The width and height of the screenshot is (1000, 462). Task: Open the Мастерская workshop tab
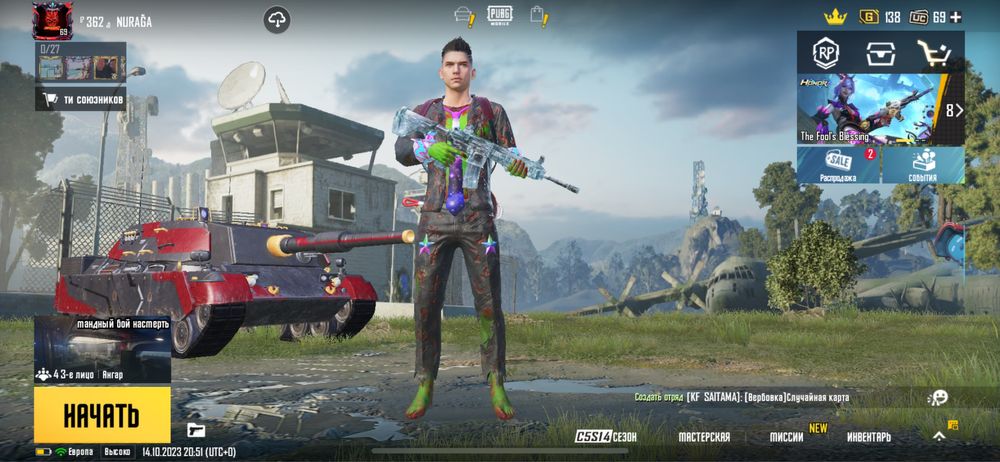pyautogui.click(x=704, y=437)
